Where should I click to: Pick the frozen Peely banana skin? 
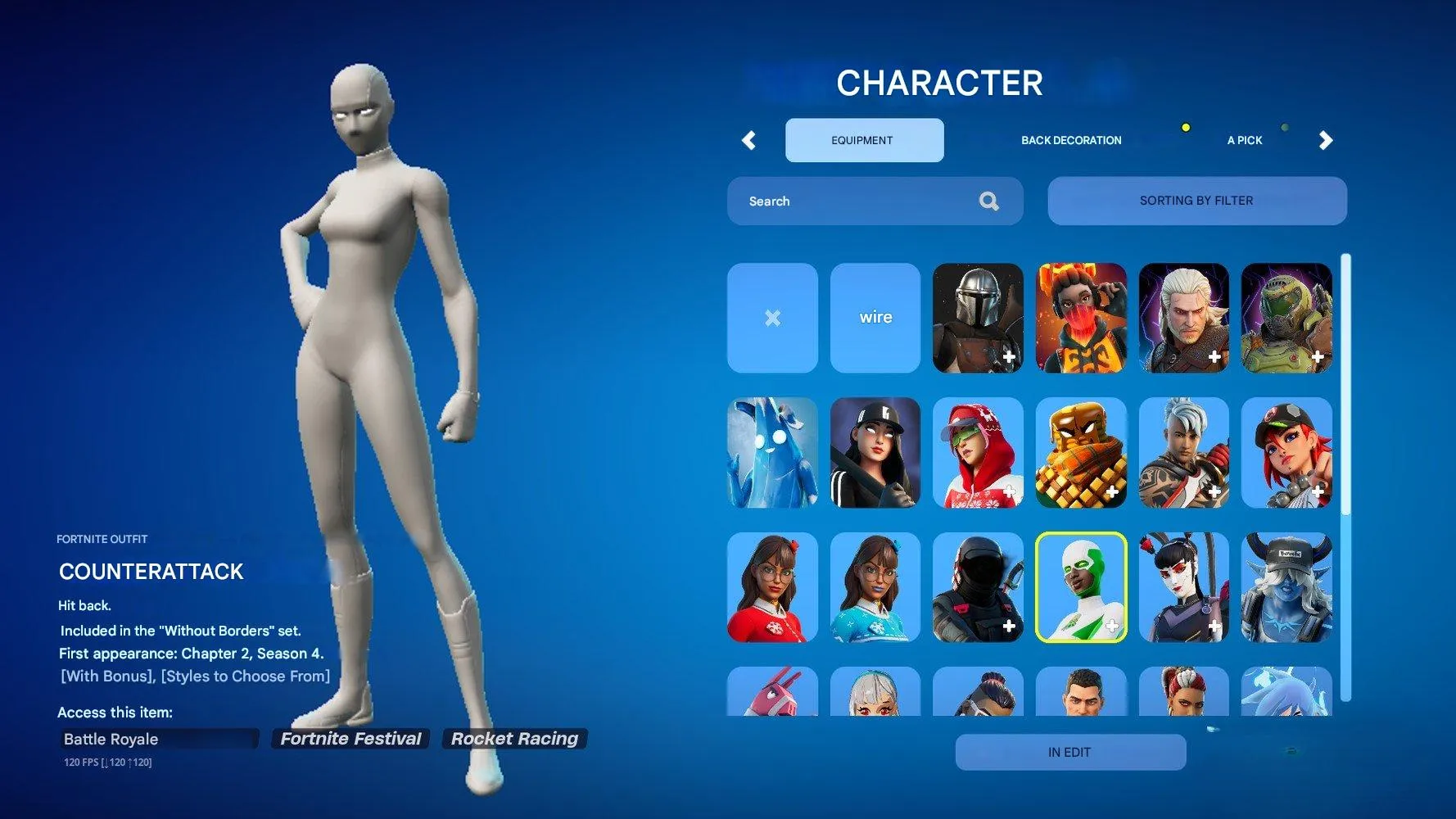coord(772,452)
